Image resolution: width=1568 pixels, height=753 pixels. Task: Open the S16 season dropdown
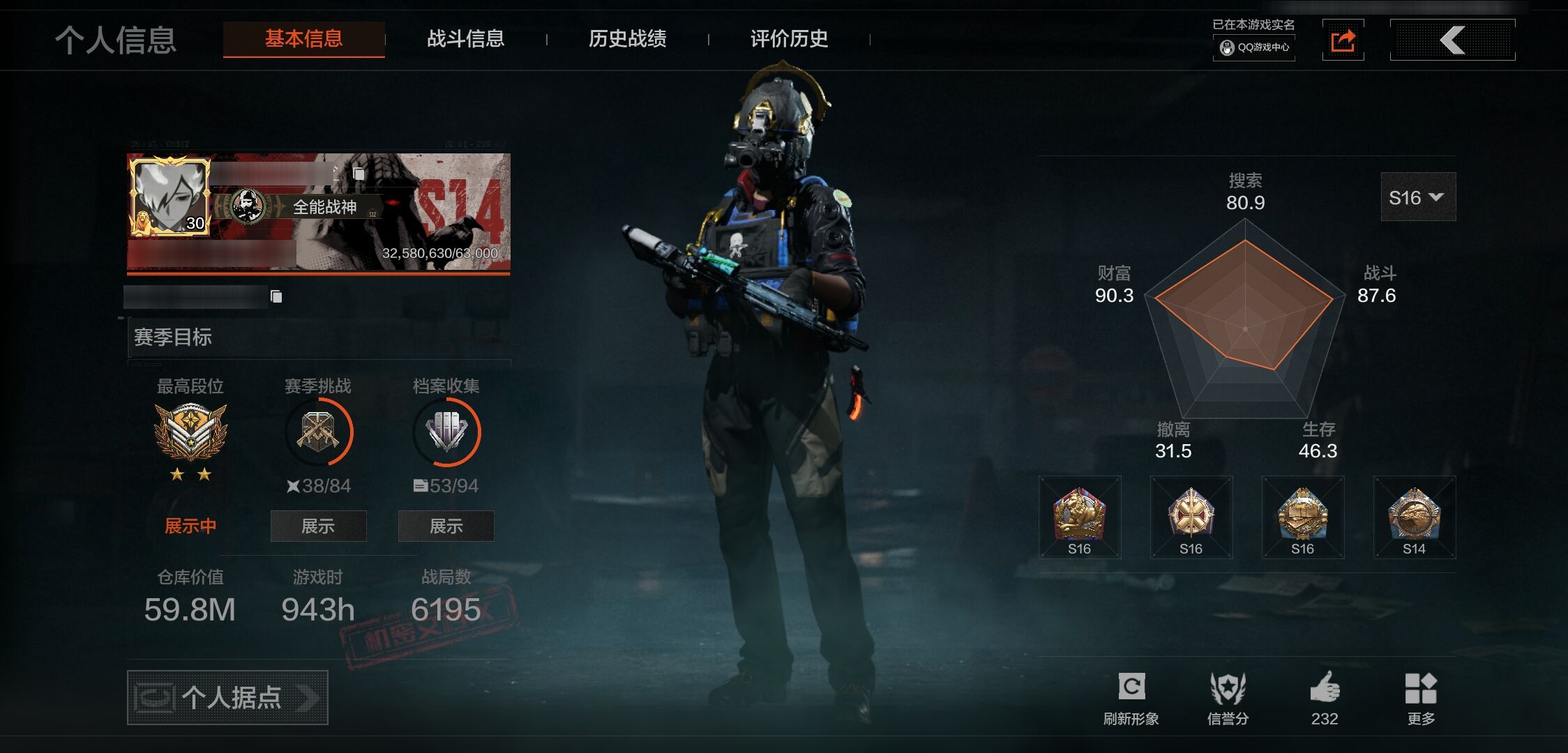point(1417,198)
